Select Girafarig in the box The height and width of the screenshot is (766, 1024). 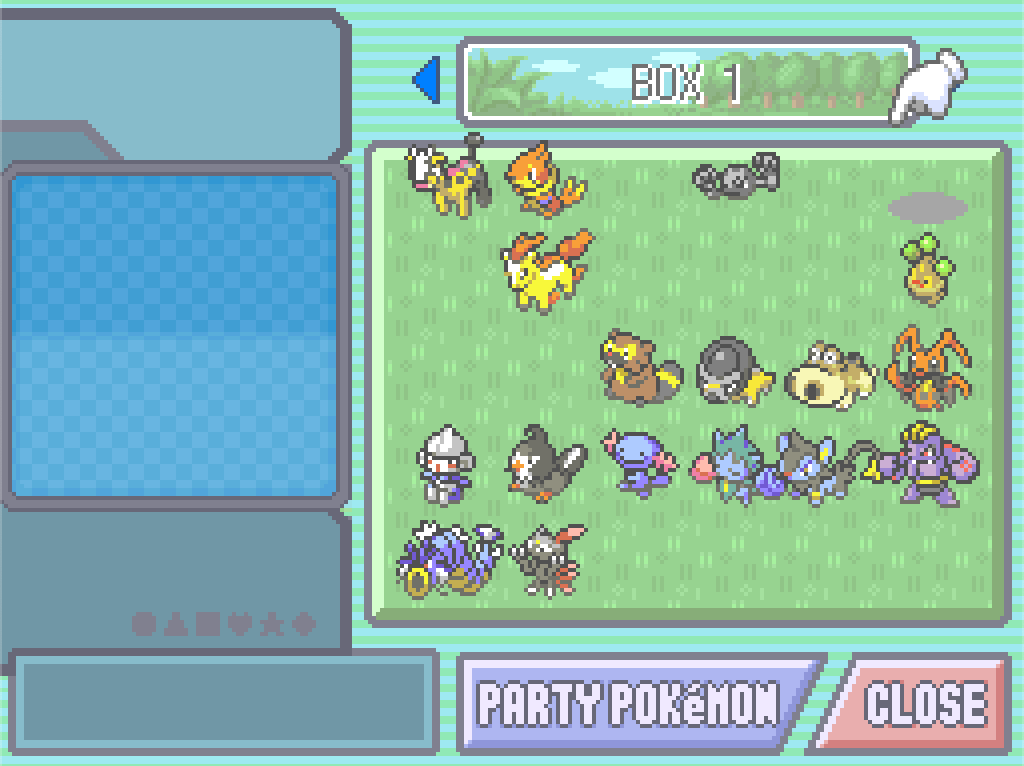click(x=448, y=178)
